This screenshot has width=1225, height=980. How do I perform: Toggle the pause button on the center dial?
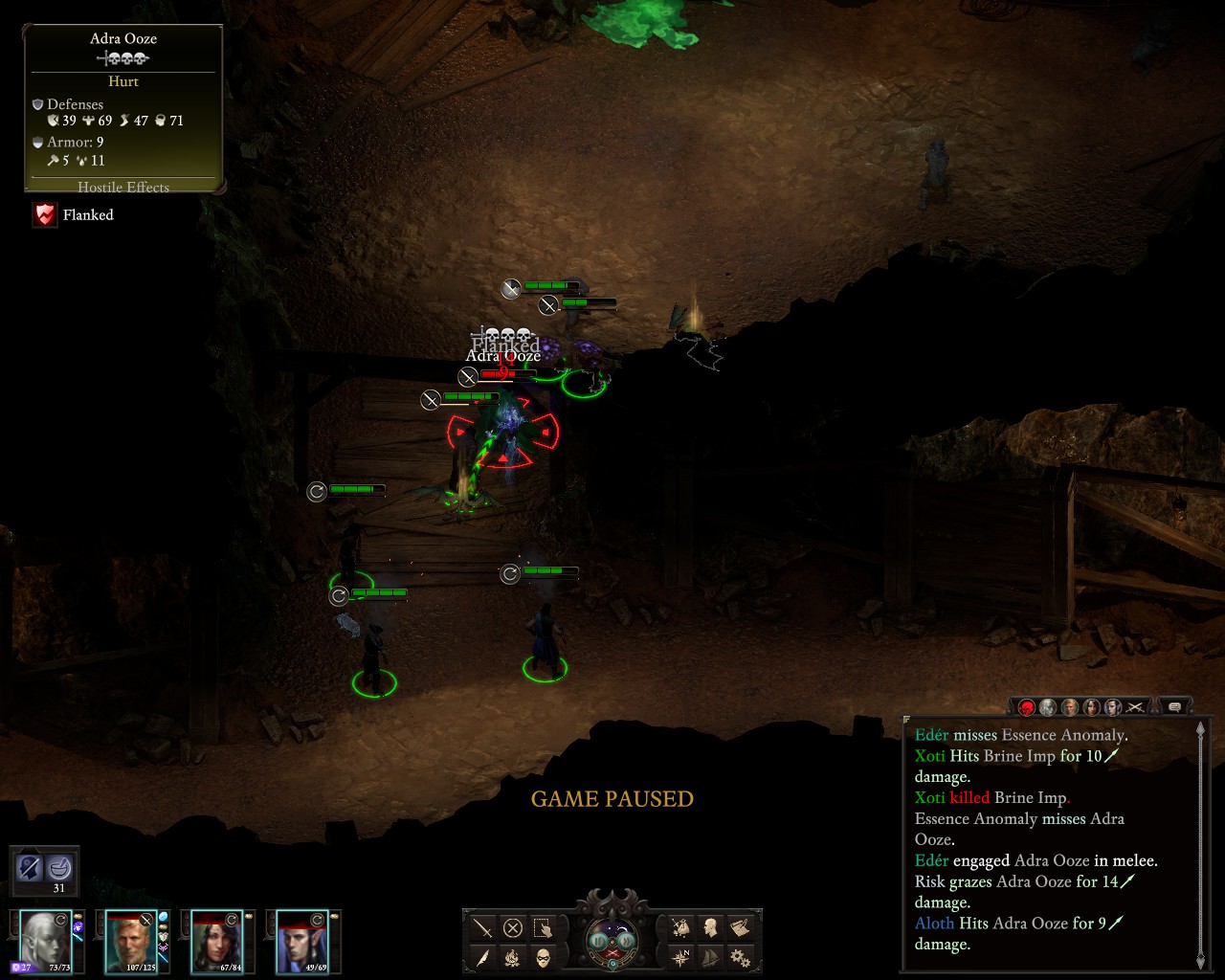pos(600,941)
